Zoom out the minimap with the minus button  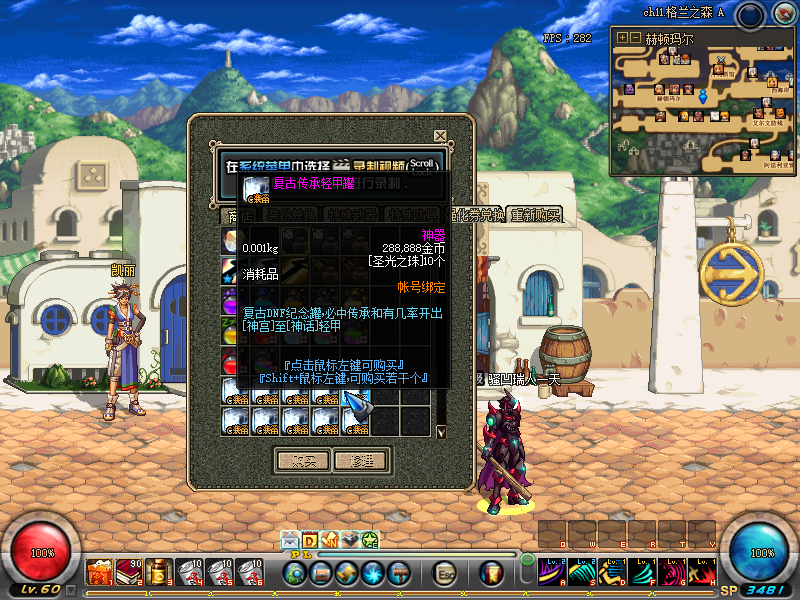(635, 37)
